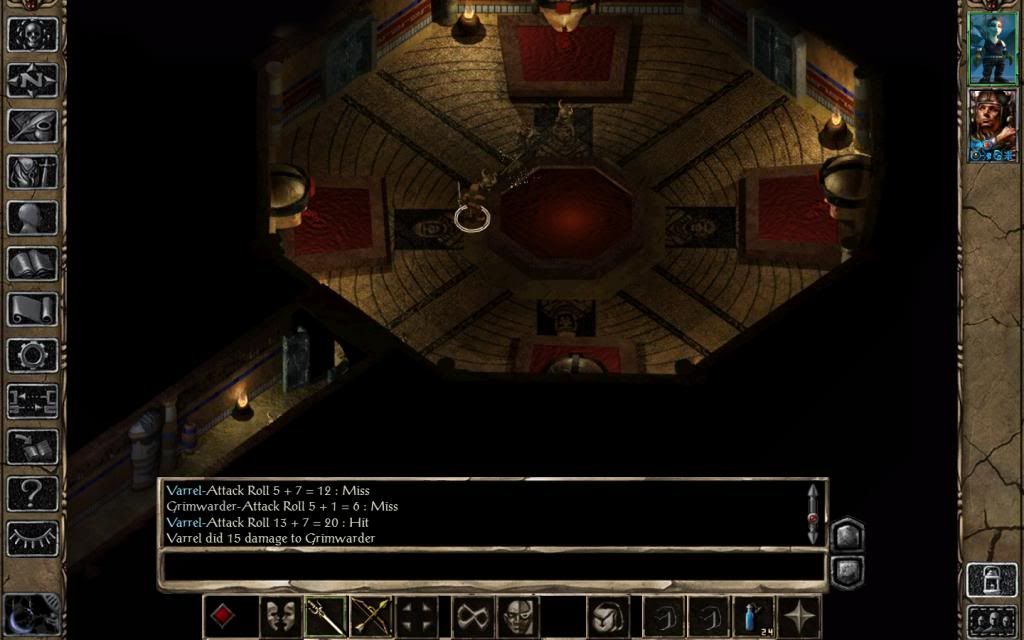Click the red diamond action button
This screenshot has height=640, width=1024.
point(223,616)
